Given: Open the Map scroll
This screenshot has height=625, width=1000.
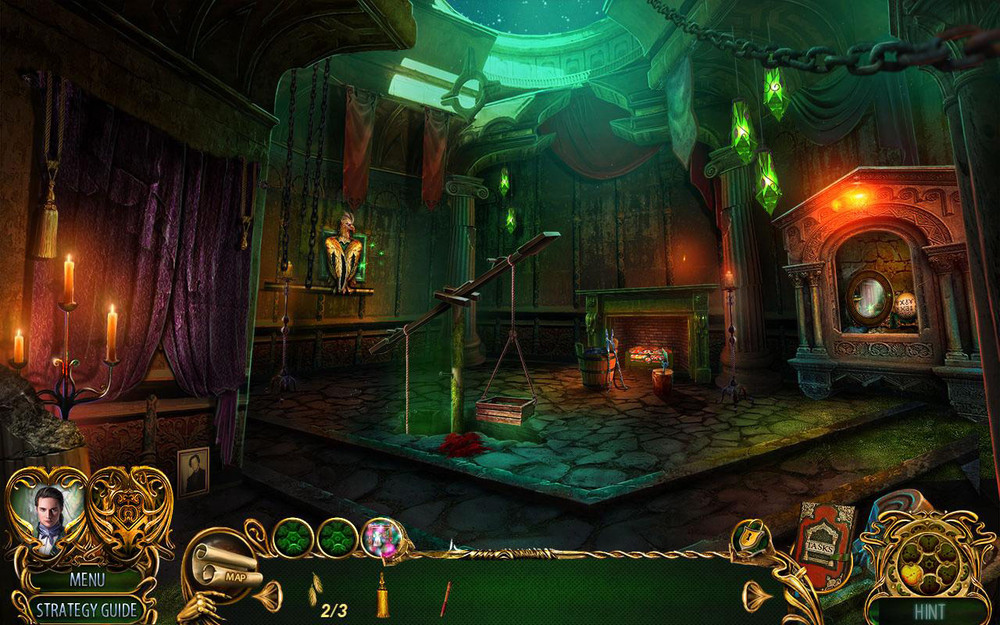Looking at the screenshot, I should click(225, 569).
